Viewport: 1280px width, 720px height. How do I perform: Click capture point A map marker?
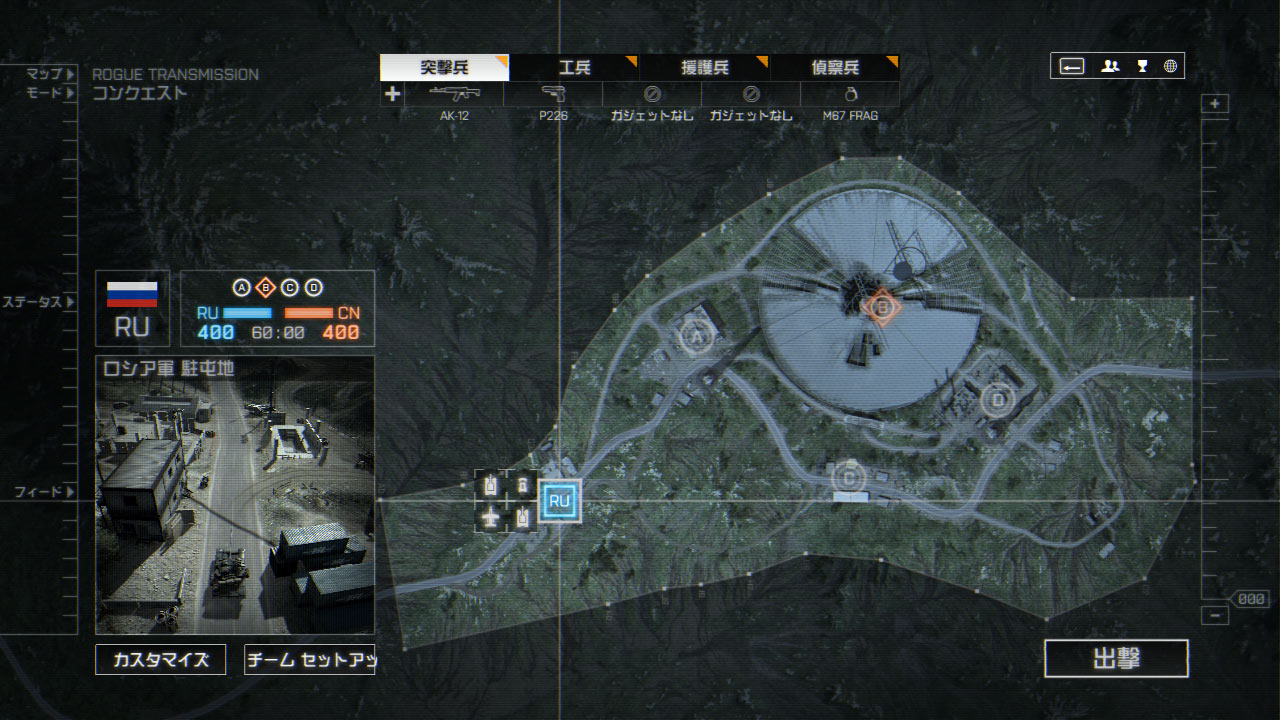click(696, 338)
